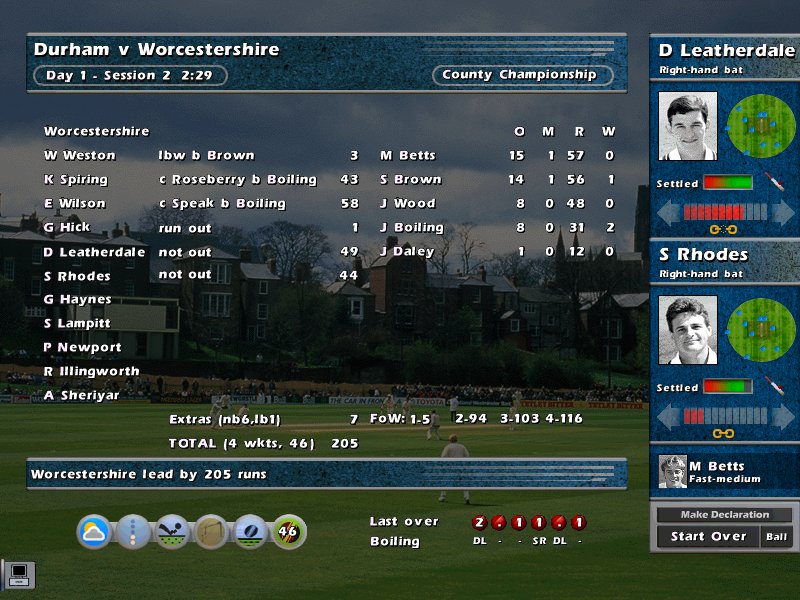Increase D Leatherdale's aggression with right arrow
Viewport: 800px width, 600px height.
[x=781, y=213]
